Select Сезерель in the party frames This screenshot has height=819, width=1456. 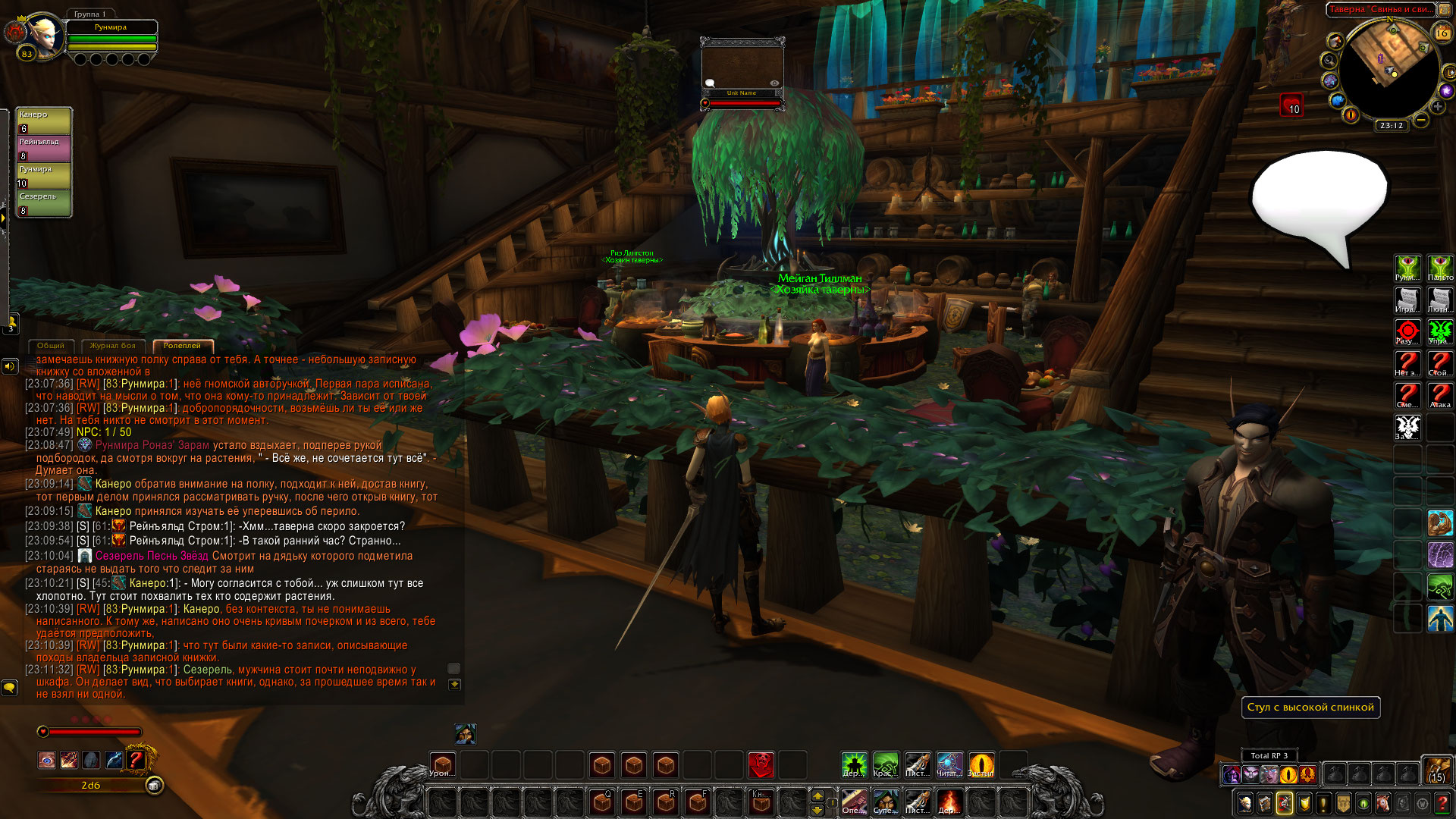coord(44,203)
